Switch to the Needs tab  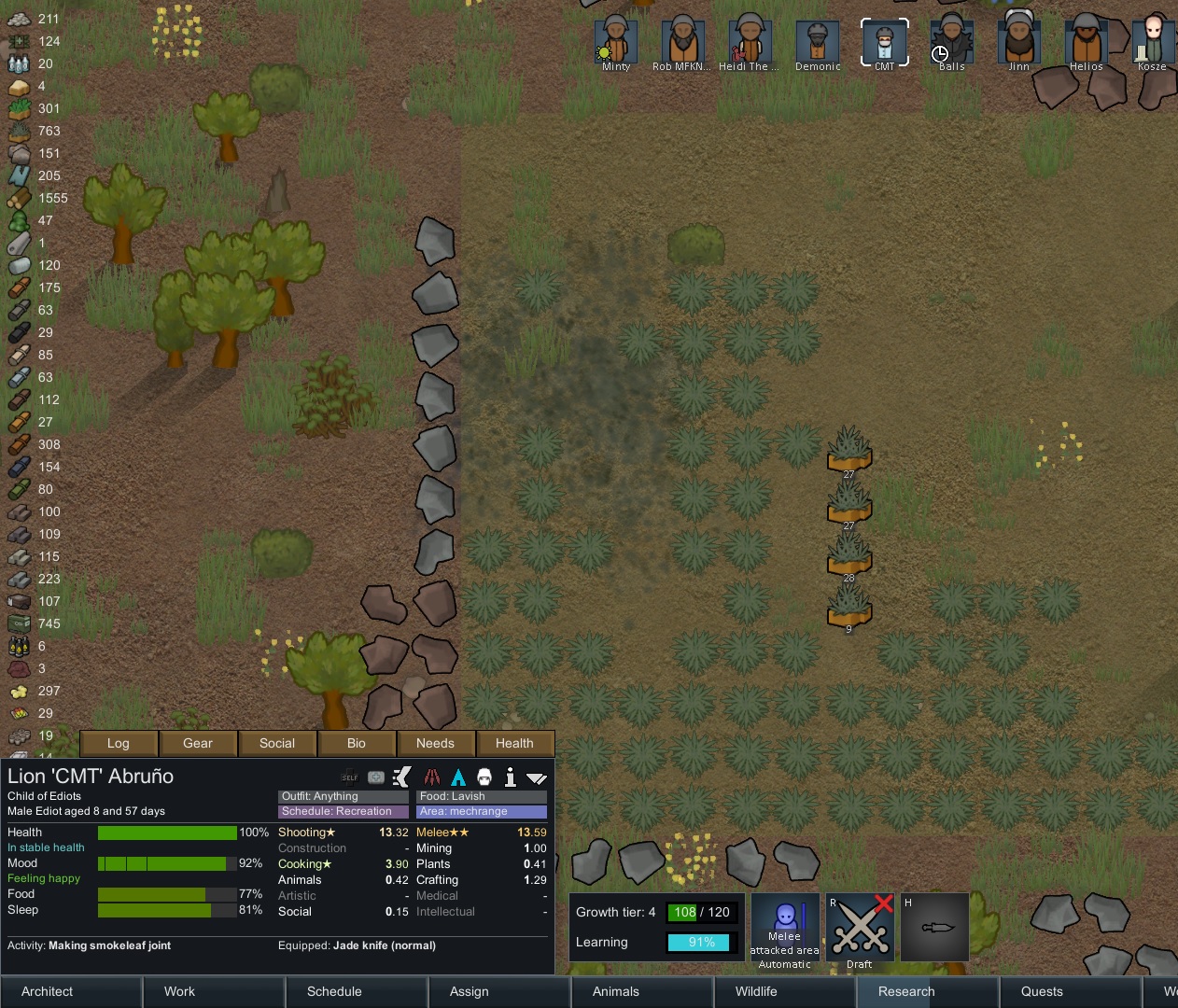pos(435,743)
